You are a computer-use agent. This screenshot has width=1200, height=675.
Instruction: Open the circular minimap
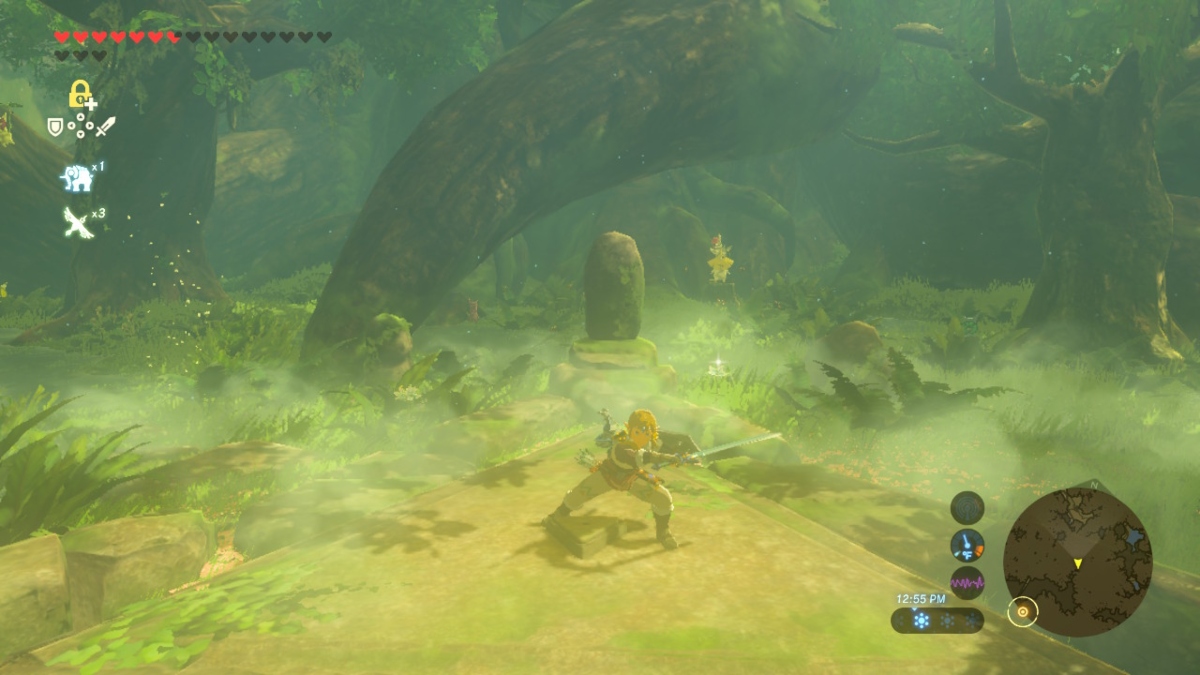(x=1077, y=562)
